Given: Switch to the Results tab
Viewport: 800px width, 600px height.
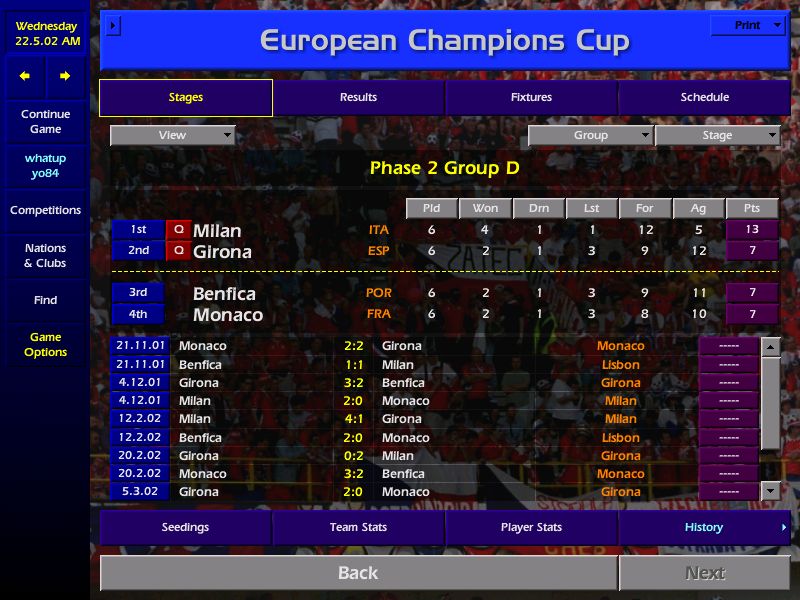Looking at the screenshot, I should [x=358, y=97].
